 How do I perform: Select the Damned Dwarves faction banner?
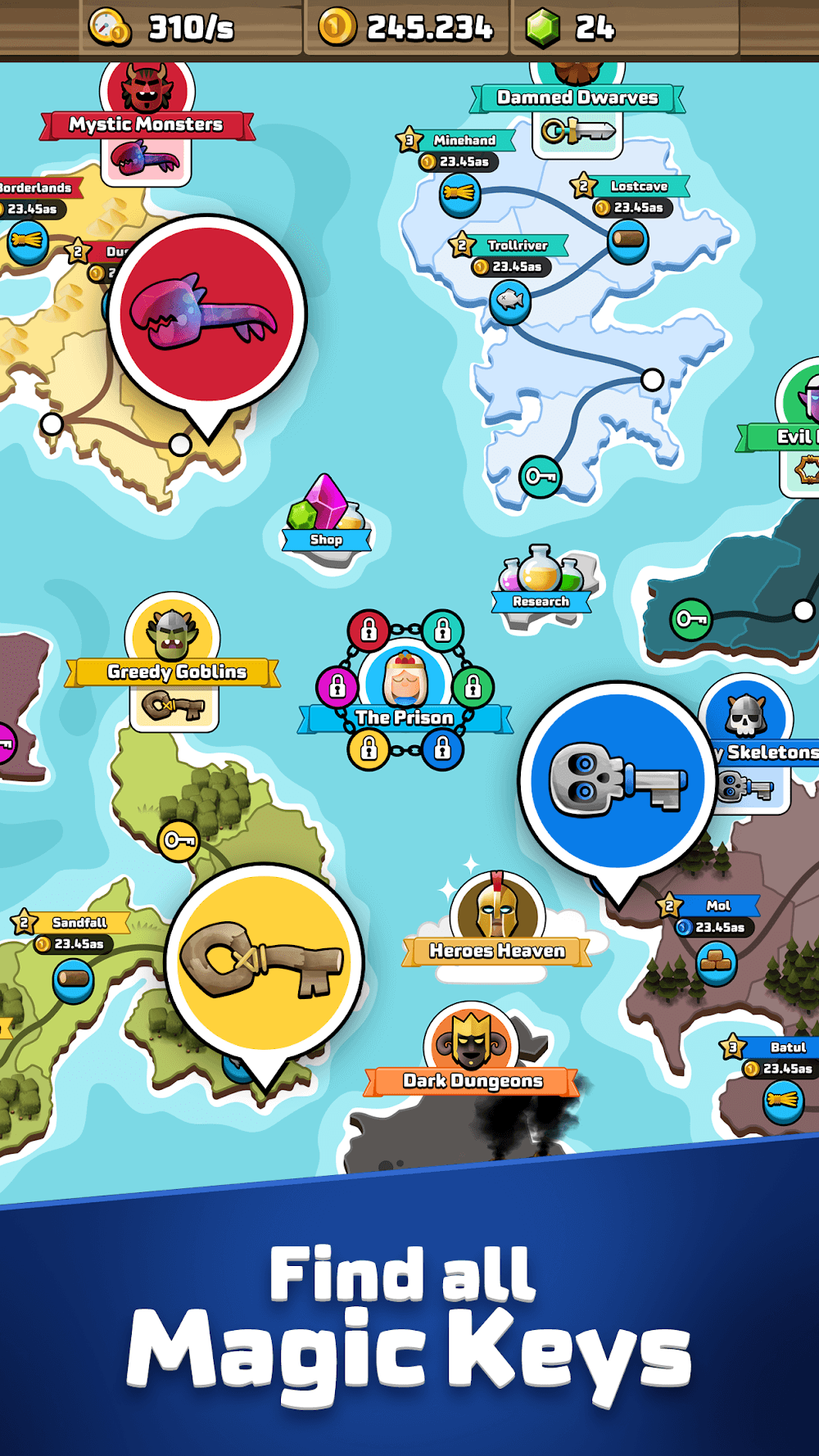[x=577, y=98]
